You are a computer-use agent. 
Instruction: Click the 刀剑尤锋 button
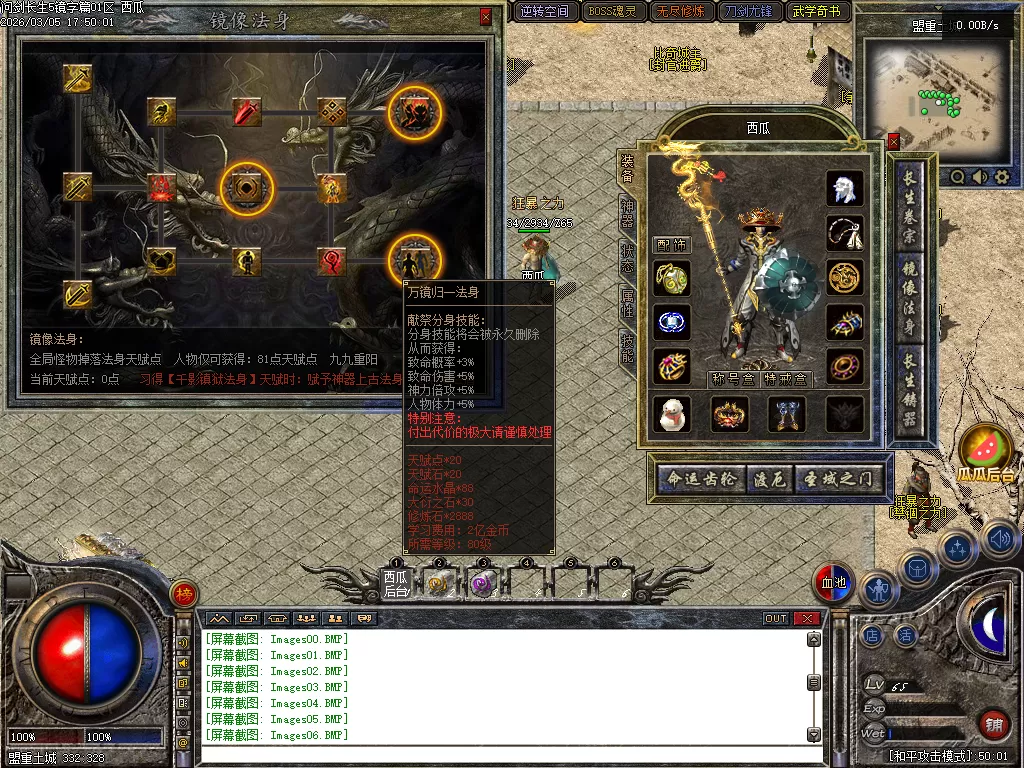coord(748,12)
